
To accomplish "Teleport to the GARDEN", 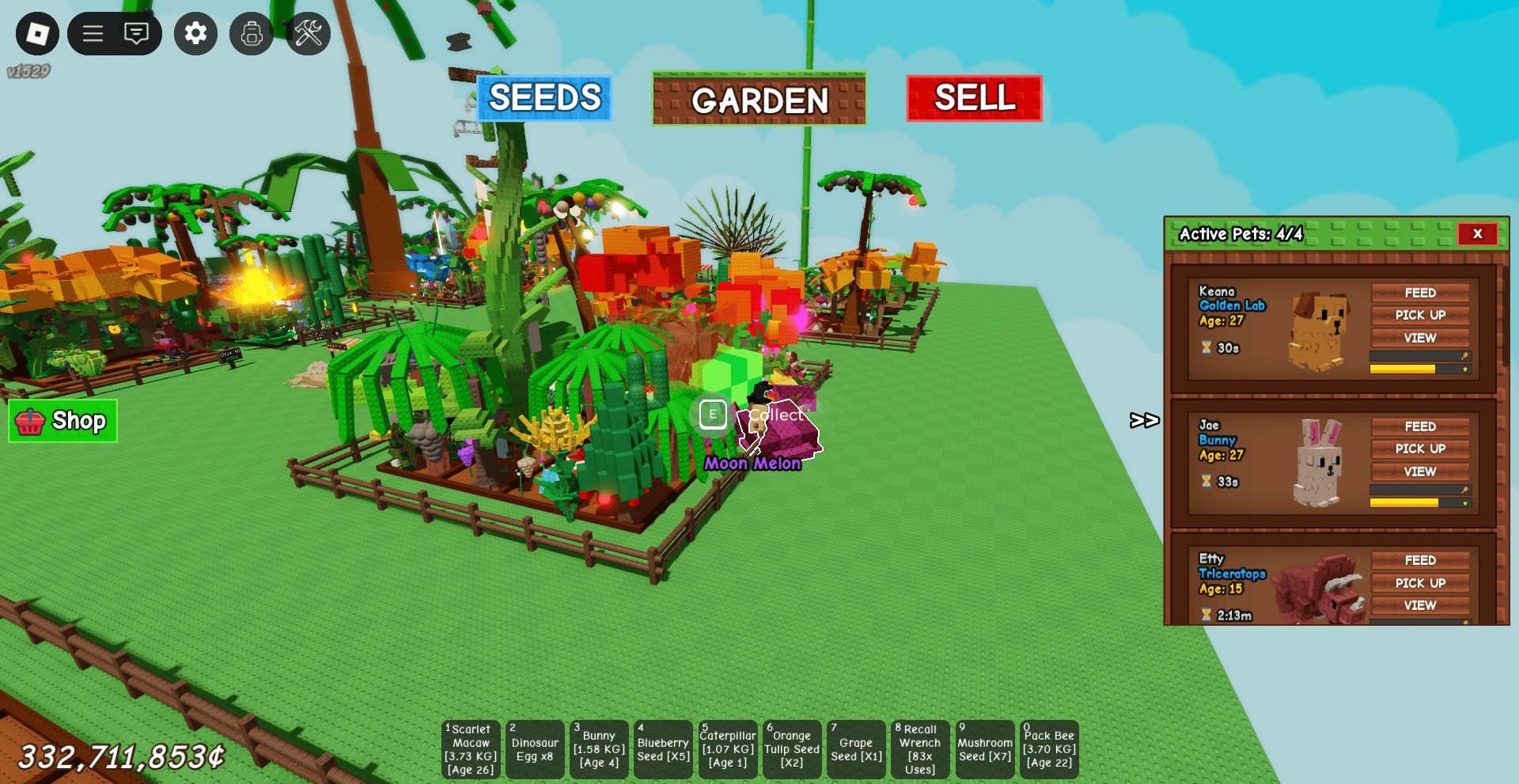I will (x=759, y=100).
